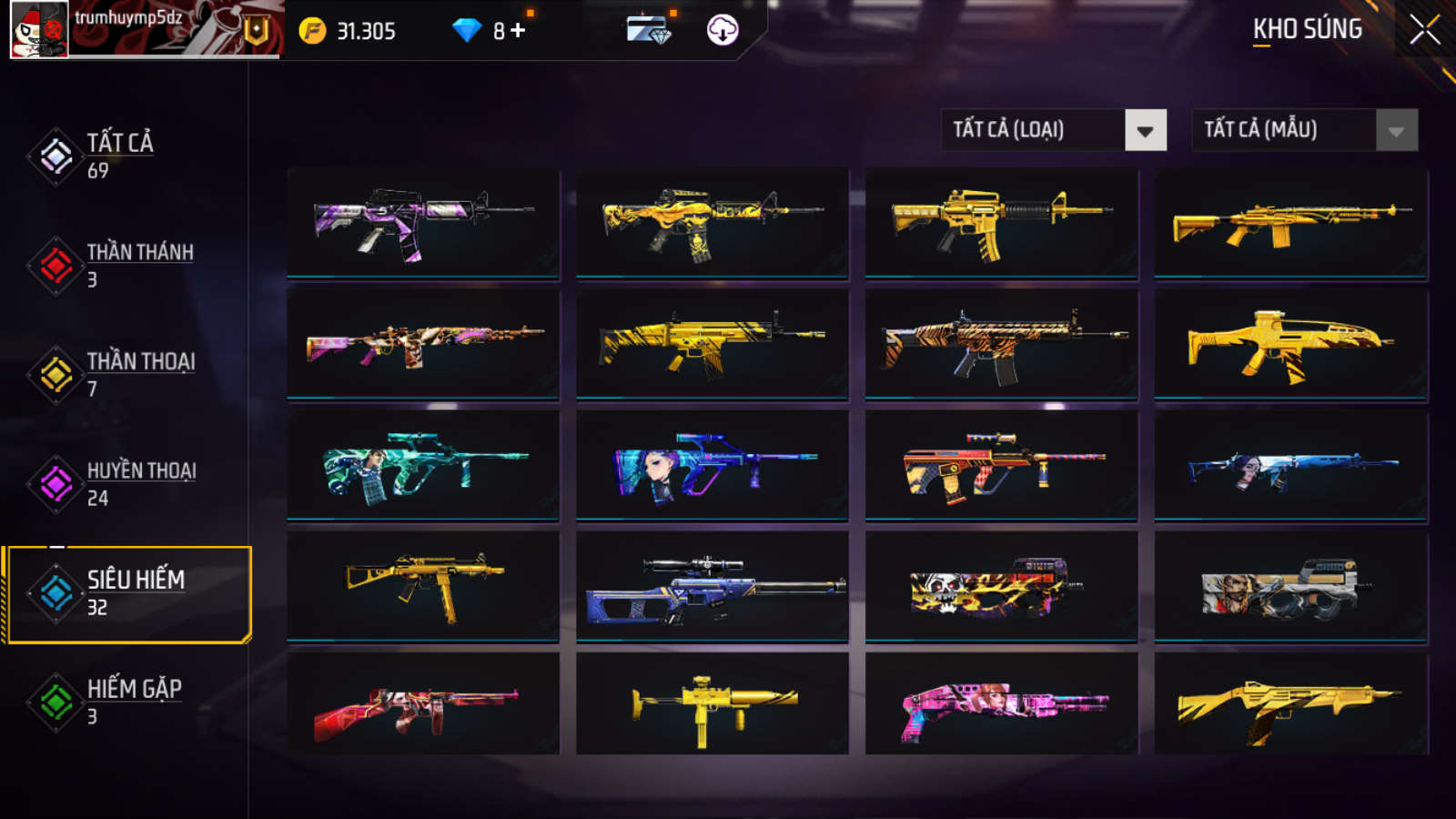Screen dimensions: 1456x819
Task: Click the cloud download icon
Action: coord(723,30)
